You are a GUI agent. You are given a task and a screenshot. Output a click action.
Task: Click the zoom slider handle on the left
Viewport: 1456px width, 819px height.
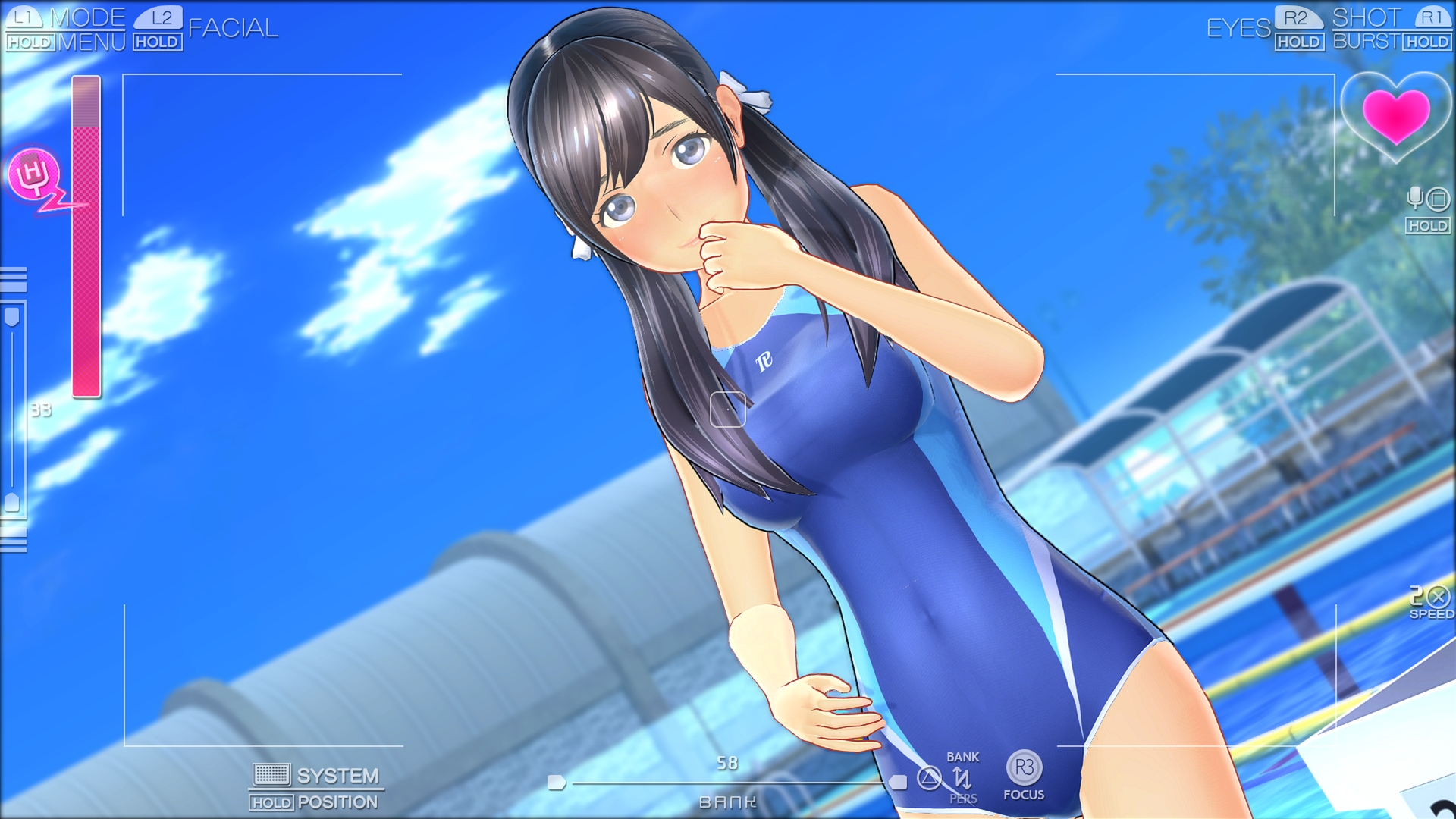(x=11, y=316)
